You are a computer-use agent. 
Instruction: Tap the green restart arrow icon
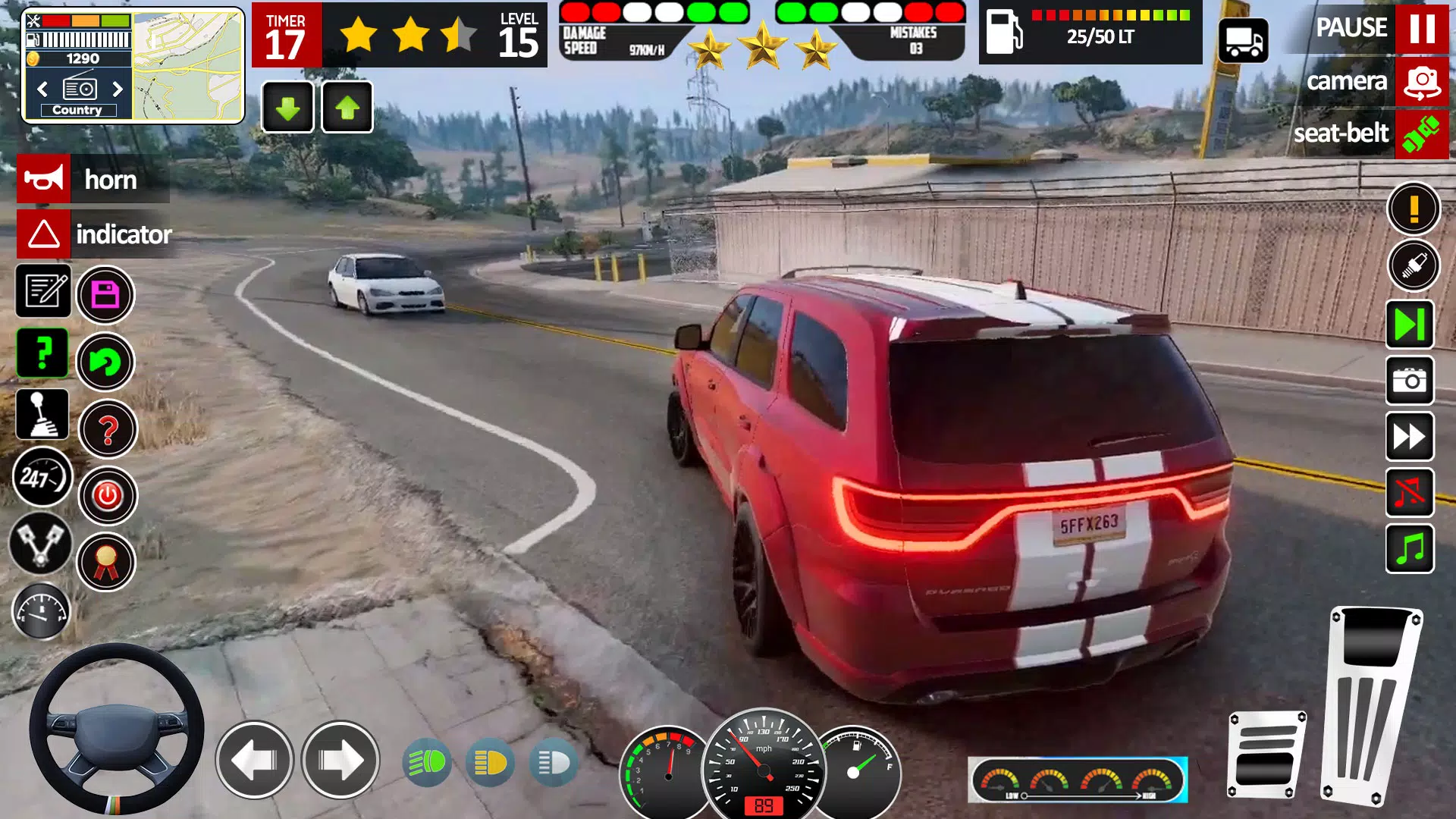(105, 362)
